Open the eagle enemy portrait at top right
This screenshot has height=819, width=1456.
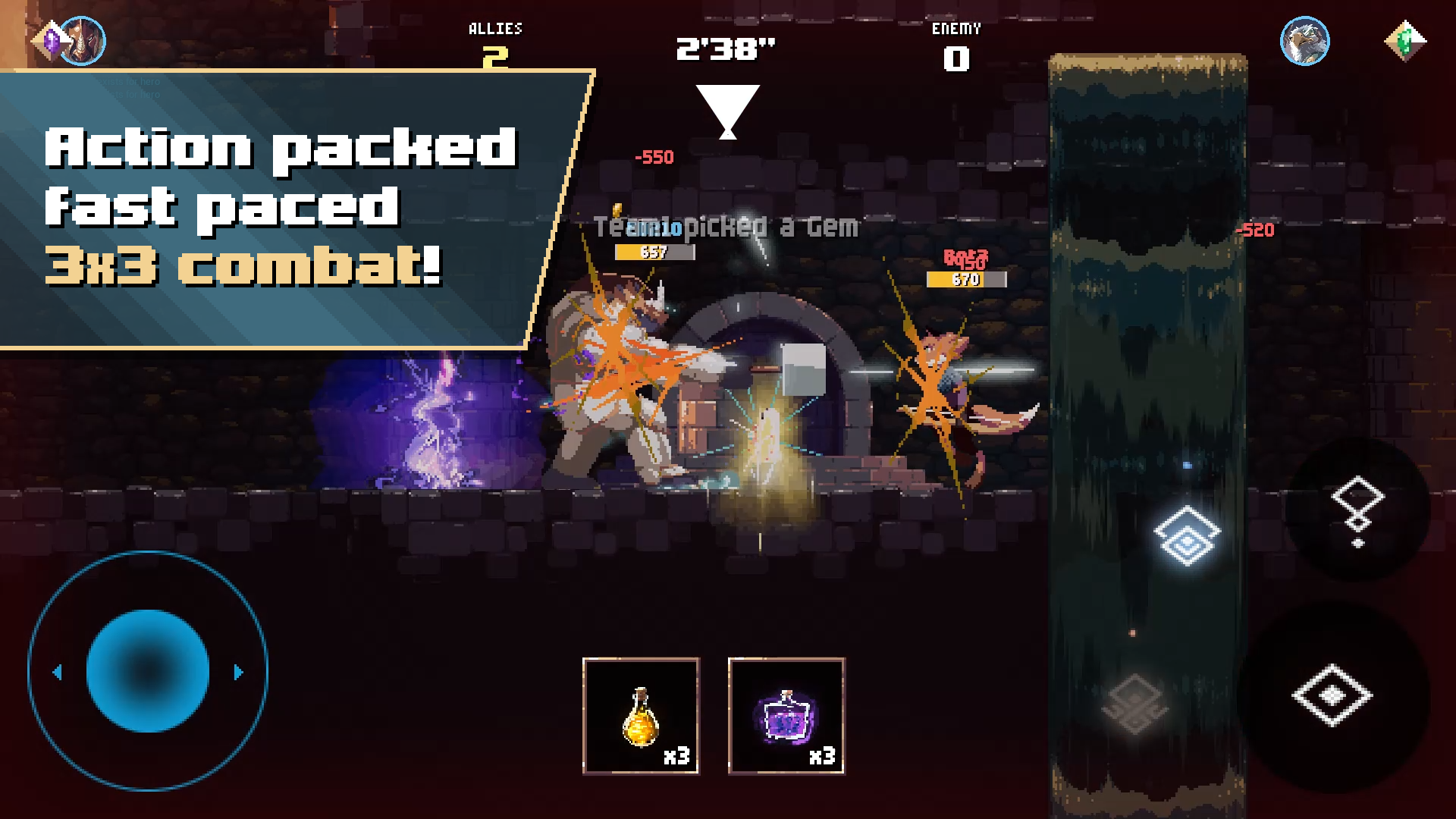click(1306, 42)
